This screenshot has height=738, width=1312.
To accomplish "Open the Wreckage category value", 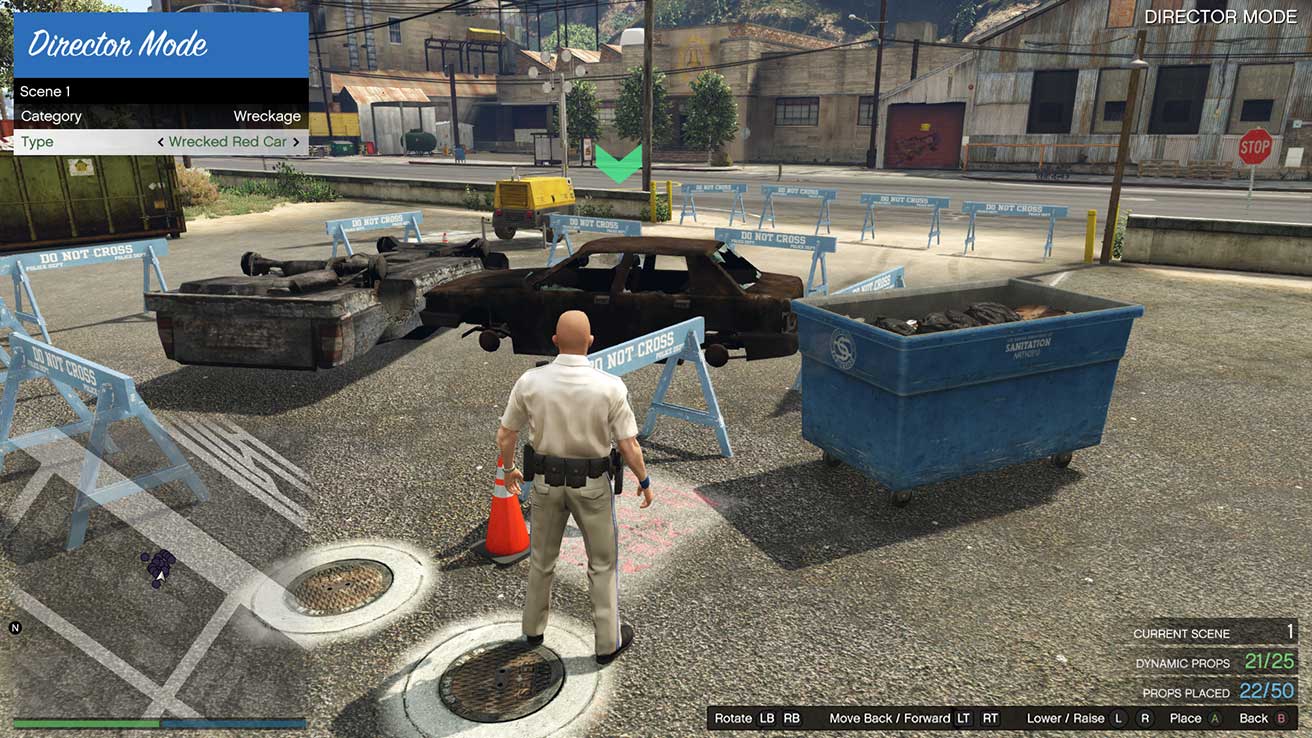I will [267, 116].
